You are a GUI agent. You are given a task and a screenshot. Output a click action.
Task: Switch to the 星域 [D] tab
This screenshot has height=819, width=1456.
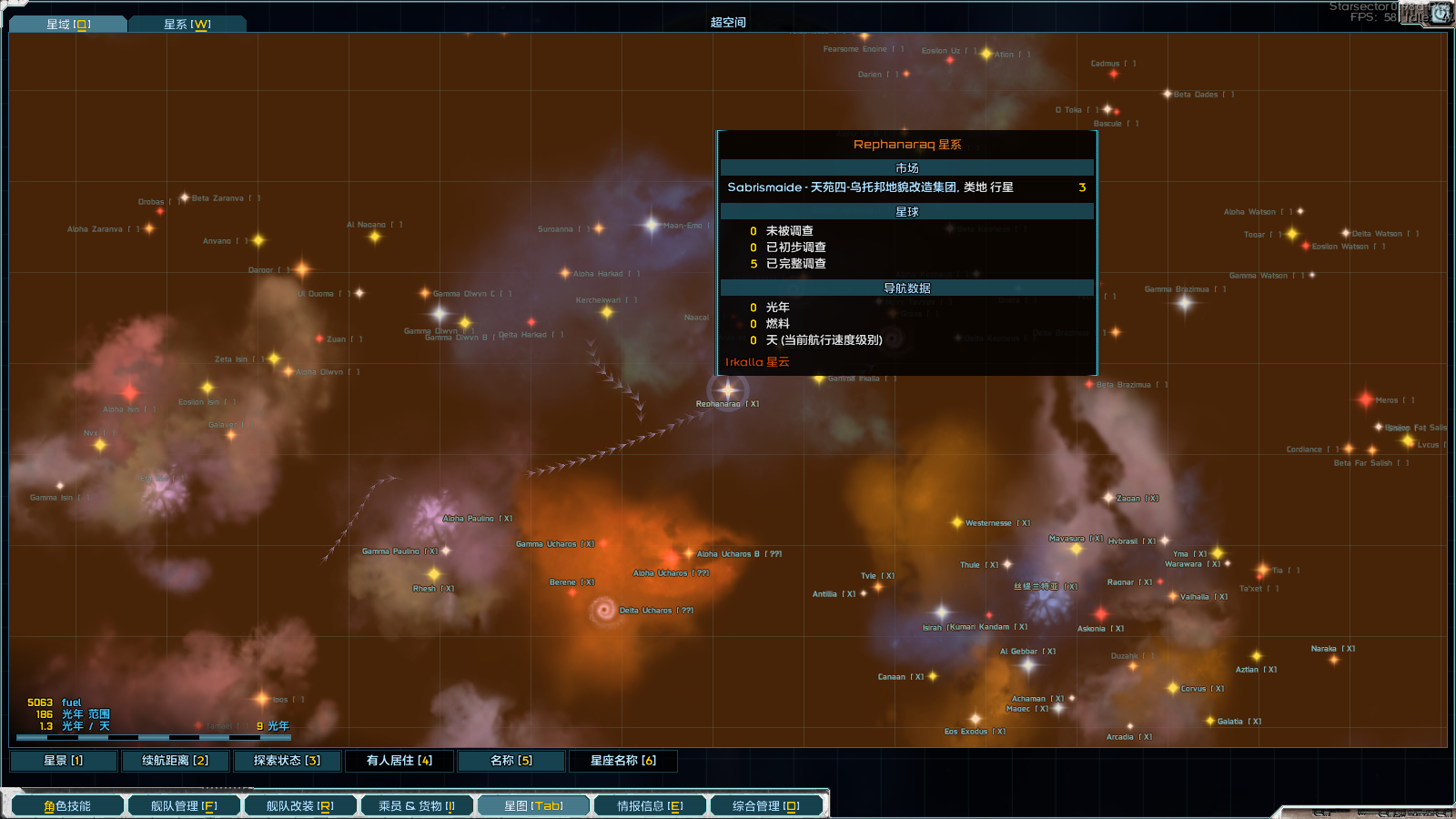coord(68,25)
